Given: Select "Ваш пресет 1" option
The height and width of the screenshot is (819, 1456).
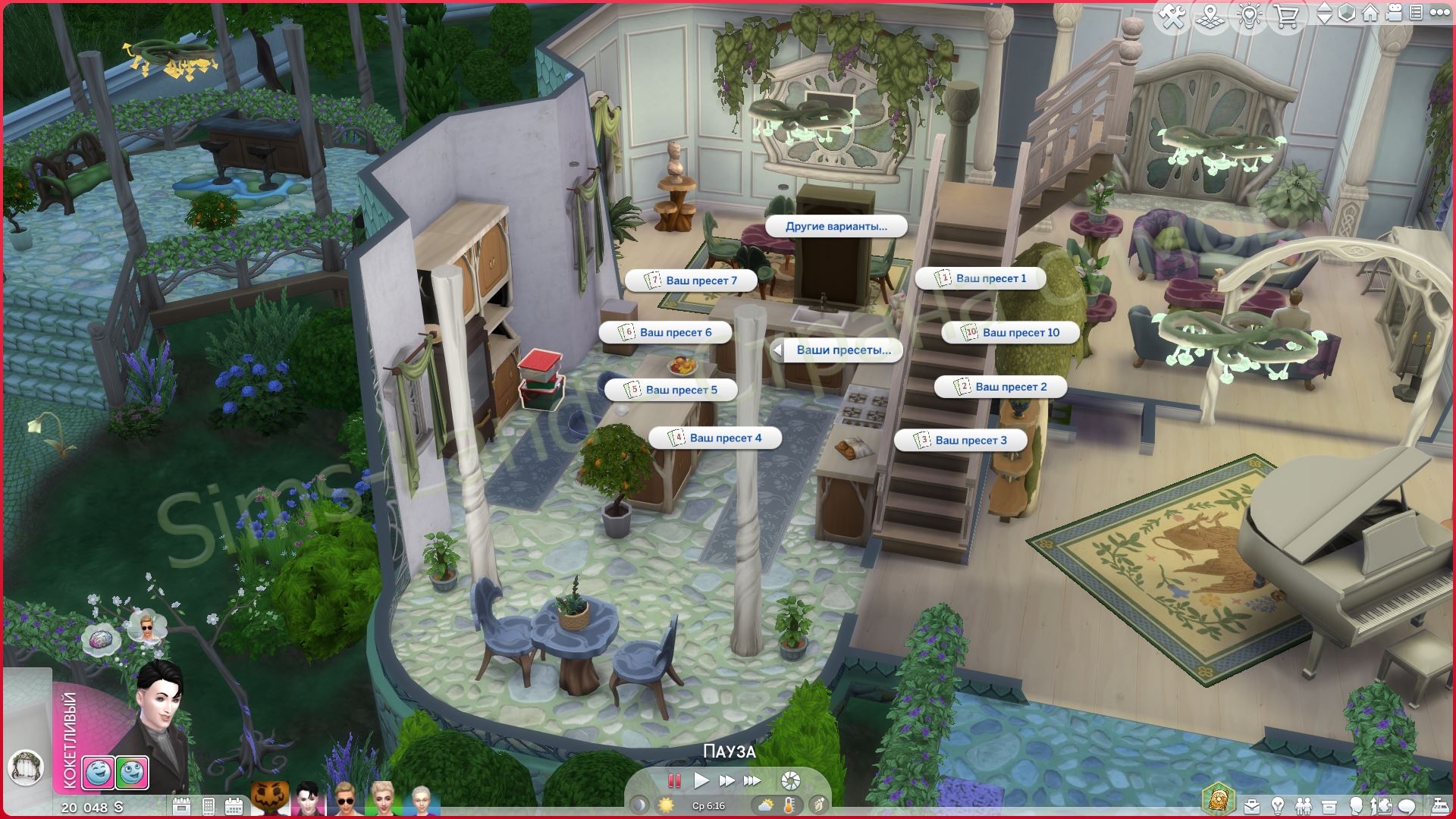Looking at the screenshot, I should 981,278.
